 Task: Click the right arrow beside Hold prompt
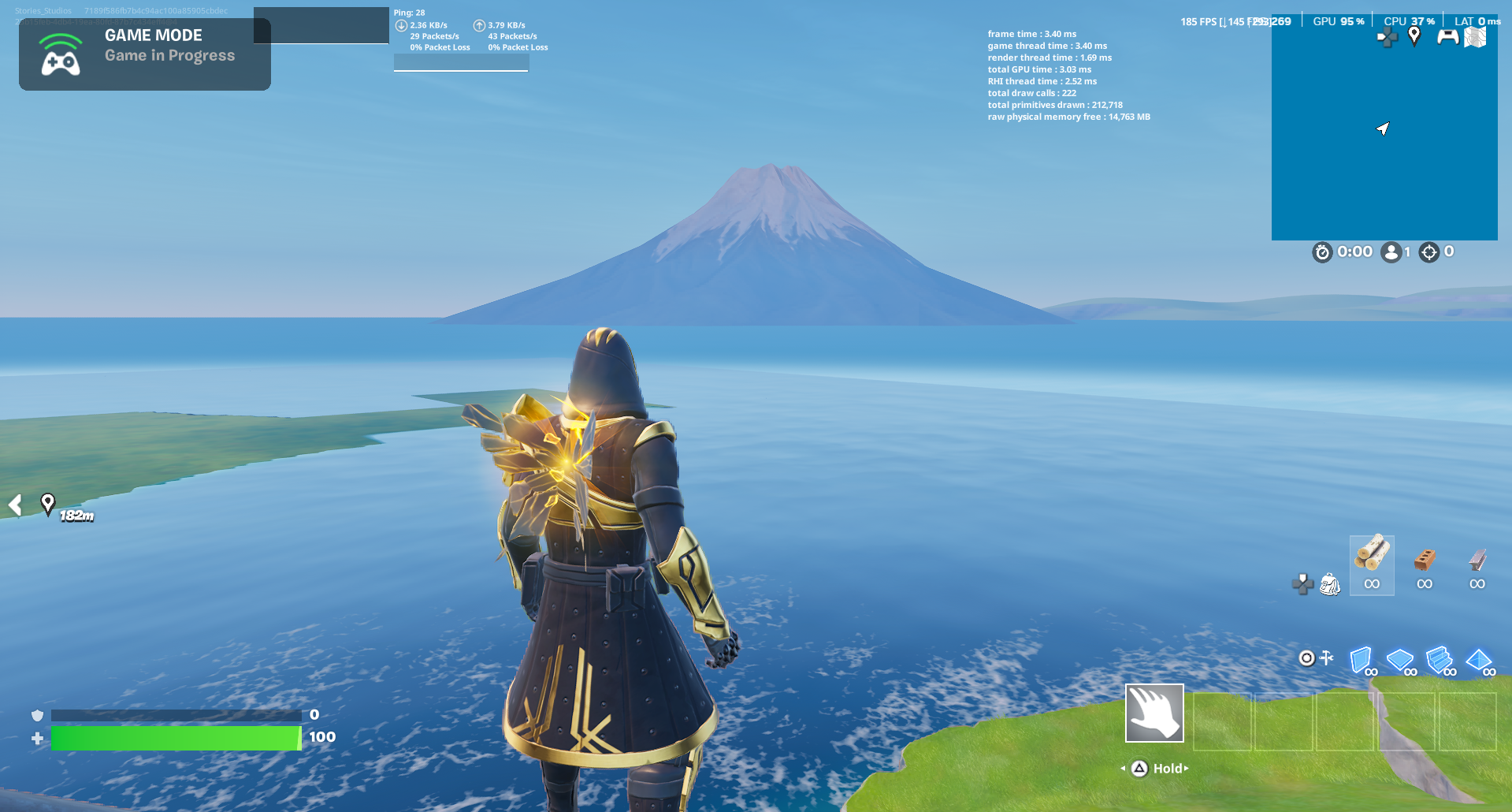(1185, 768)
